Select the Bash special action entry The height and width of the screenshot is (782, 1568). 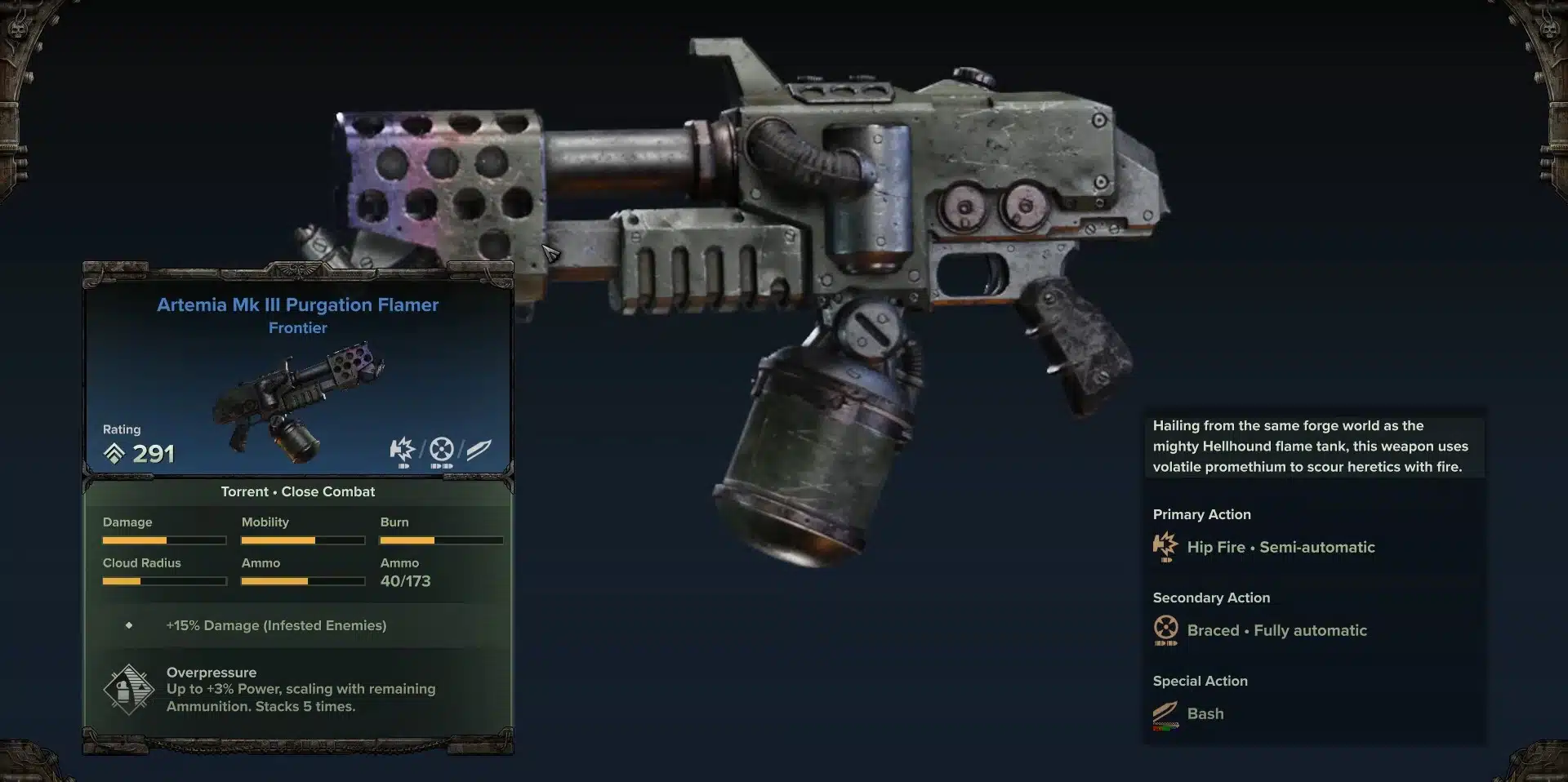1205,713
